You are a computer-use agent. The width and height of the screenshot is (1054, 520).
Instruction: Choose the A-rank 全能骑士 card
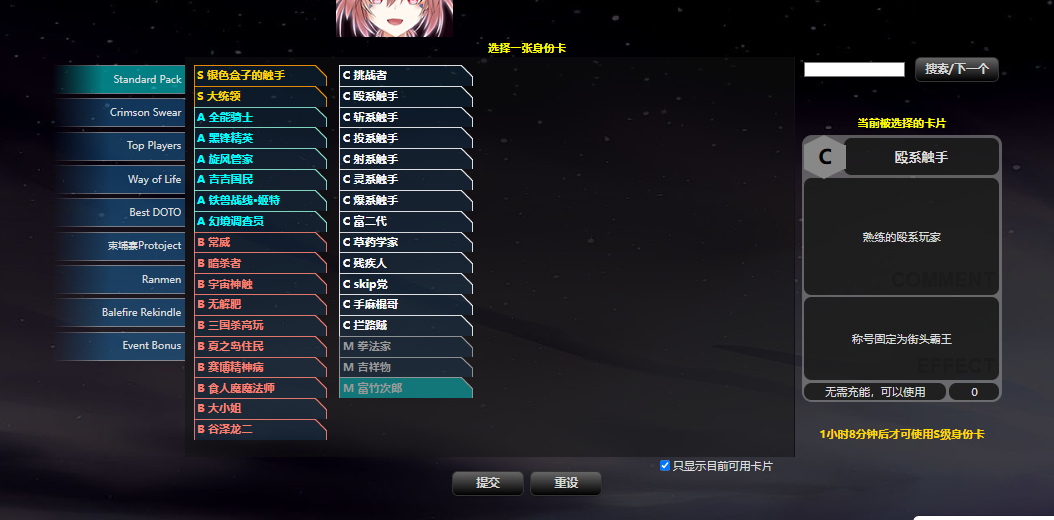260,117
